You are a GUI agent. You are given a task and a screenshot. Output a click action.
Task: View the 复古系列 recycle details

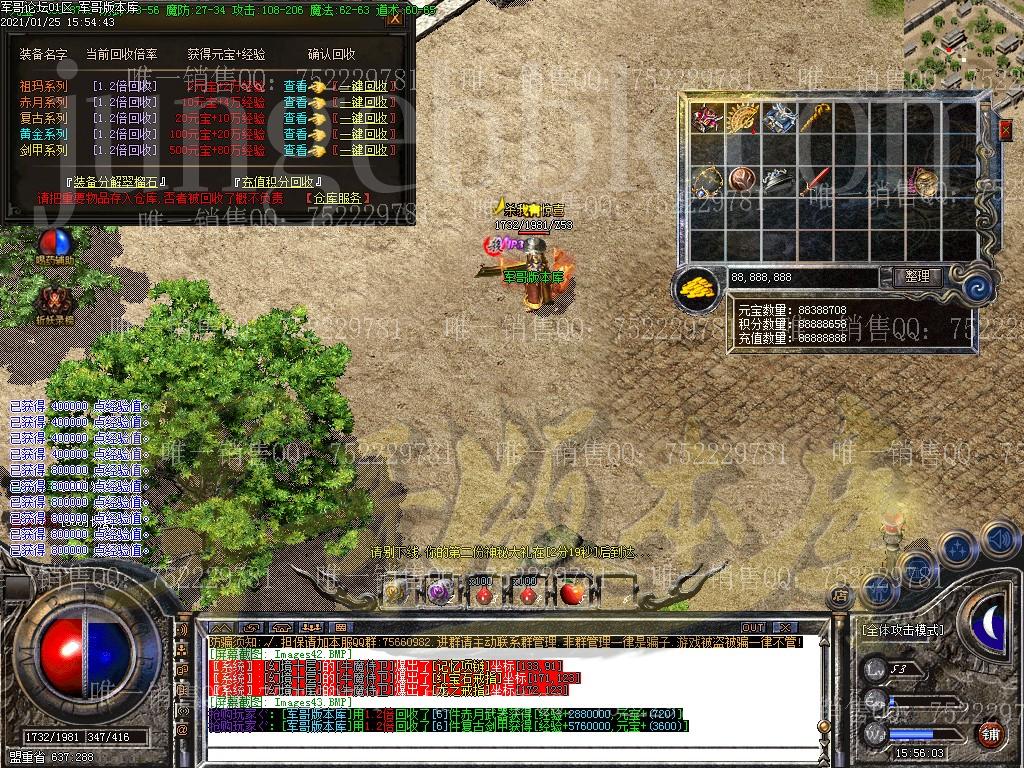(295, 119)
